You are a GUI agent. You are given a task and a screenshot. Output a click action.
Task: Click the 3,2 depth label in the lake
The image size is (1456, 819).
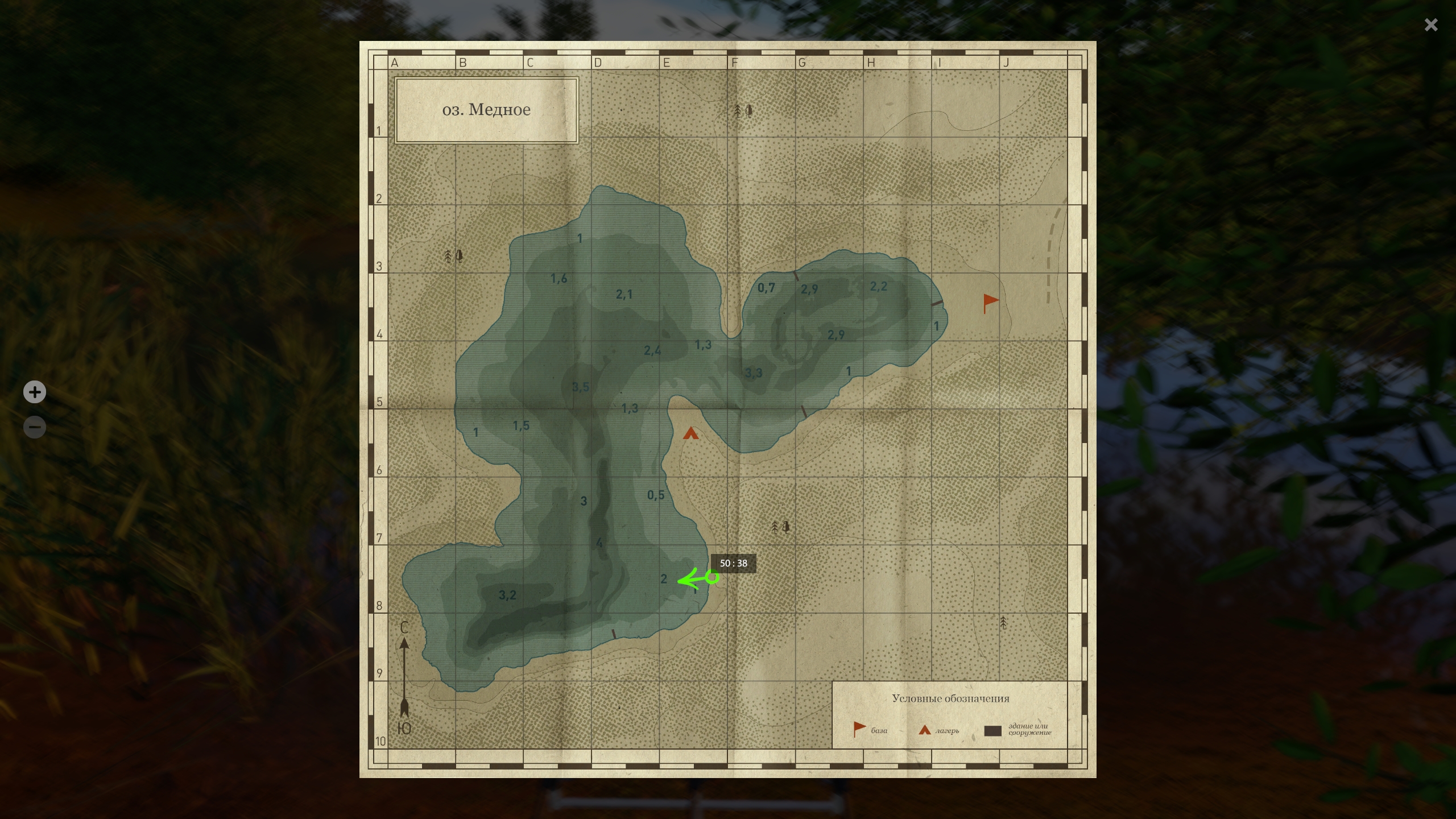point(508,595)
